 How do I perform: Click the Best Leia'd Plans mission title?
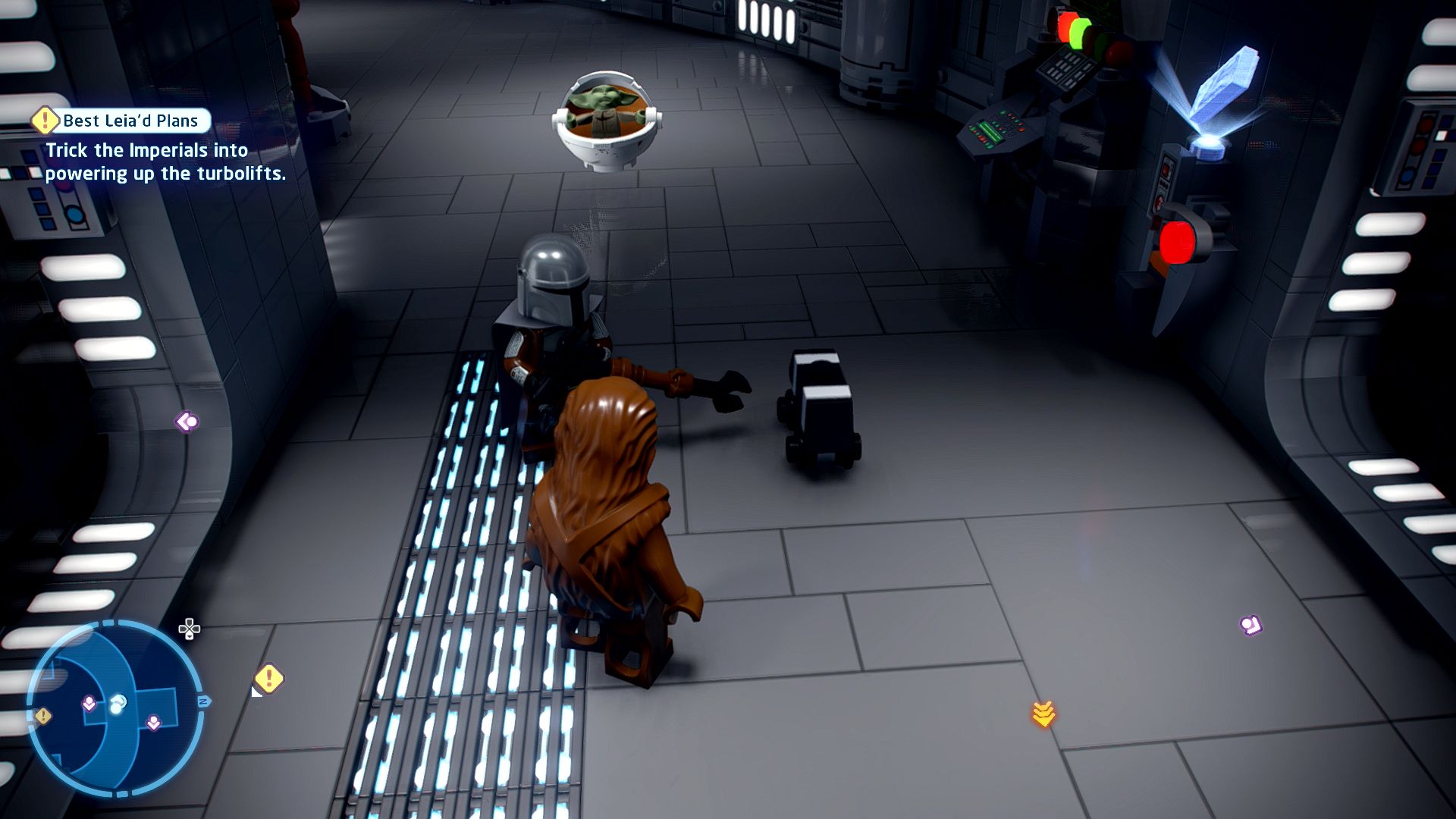130,121
